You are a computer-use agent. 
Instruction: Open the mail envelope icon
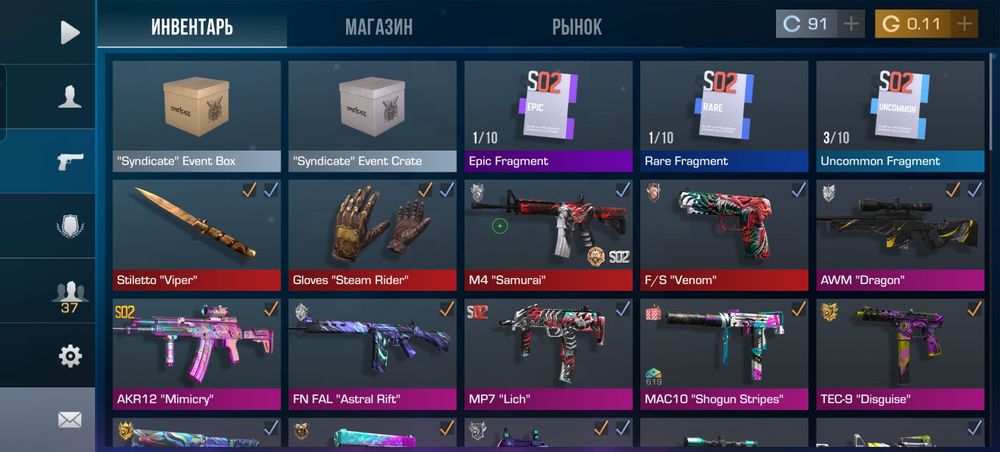pos(69,420)
